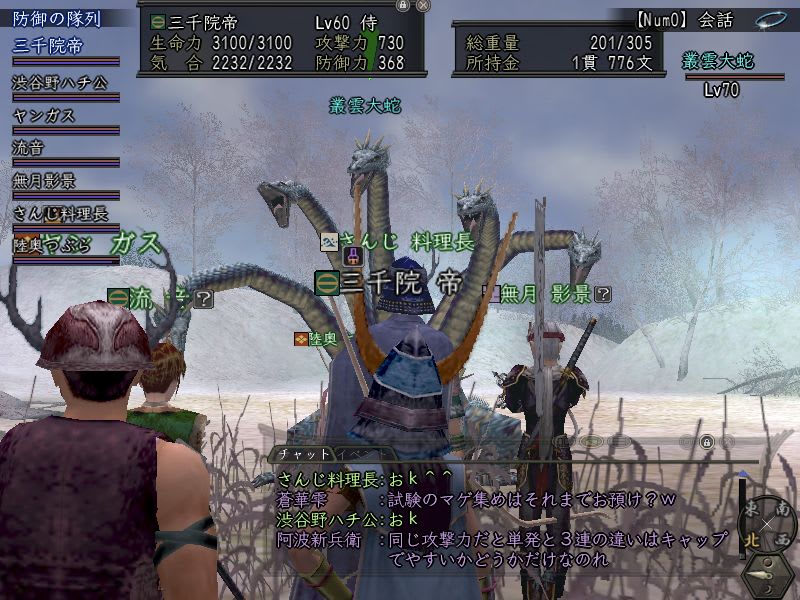
Task: Select party member 流音 in the list
Action: (x=28, y=148)
